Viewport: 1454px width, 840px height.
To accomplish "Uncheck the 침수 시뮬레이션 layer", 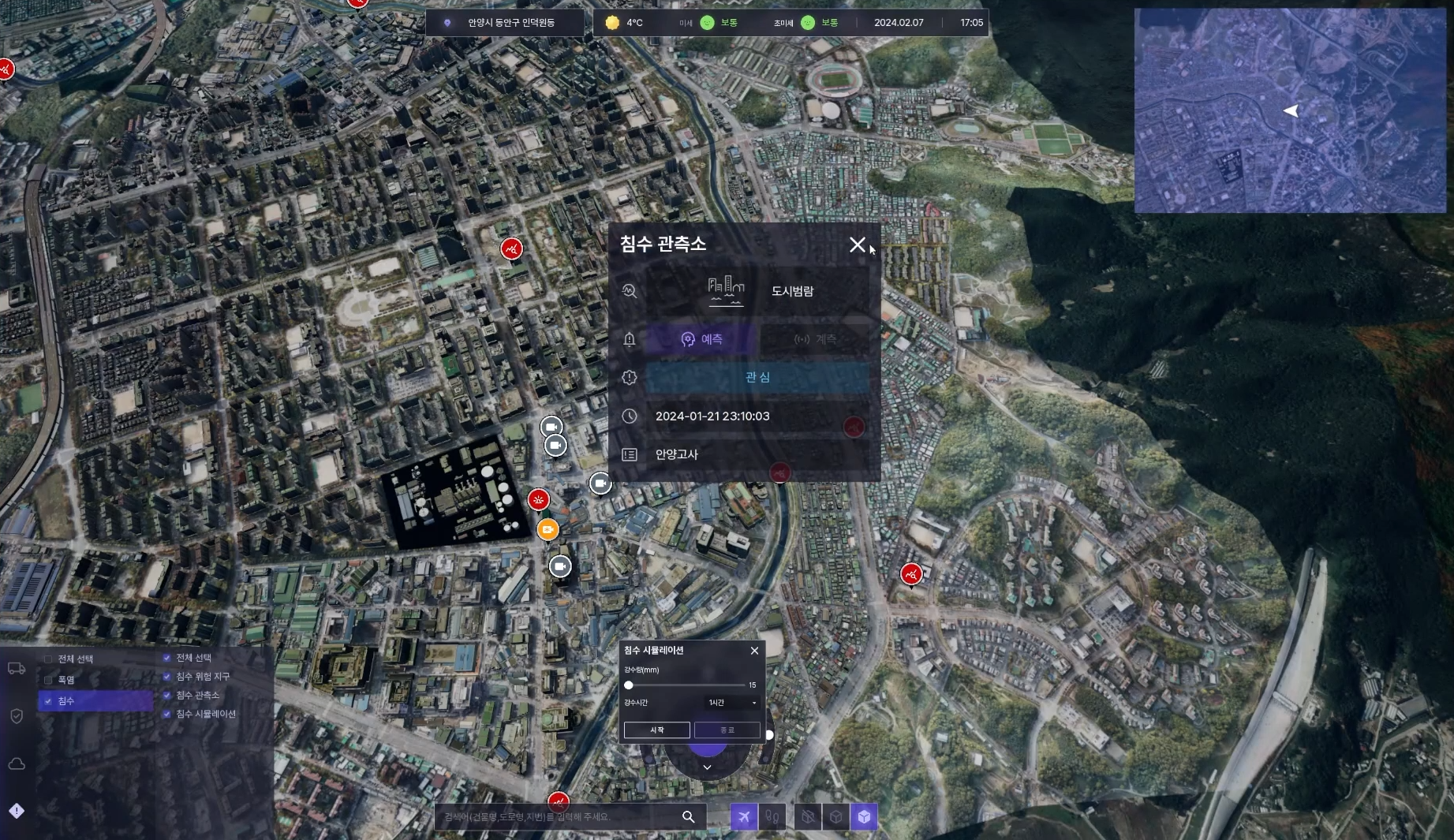I will pos(167,715).
